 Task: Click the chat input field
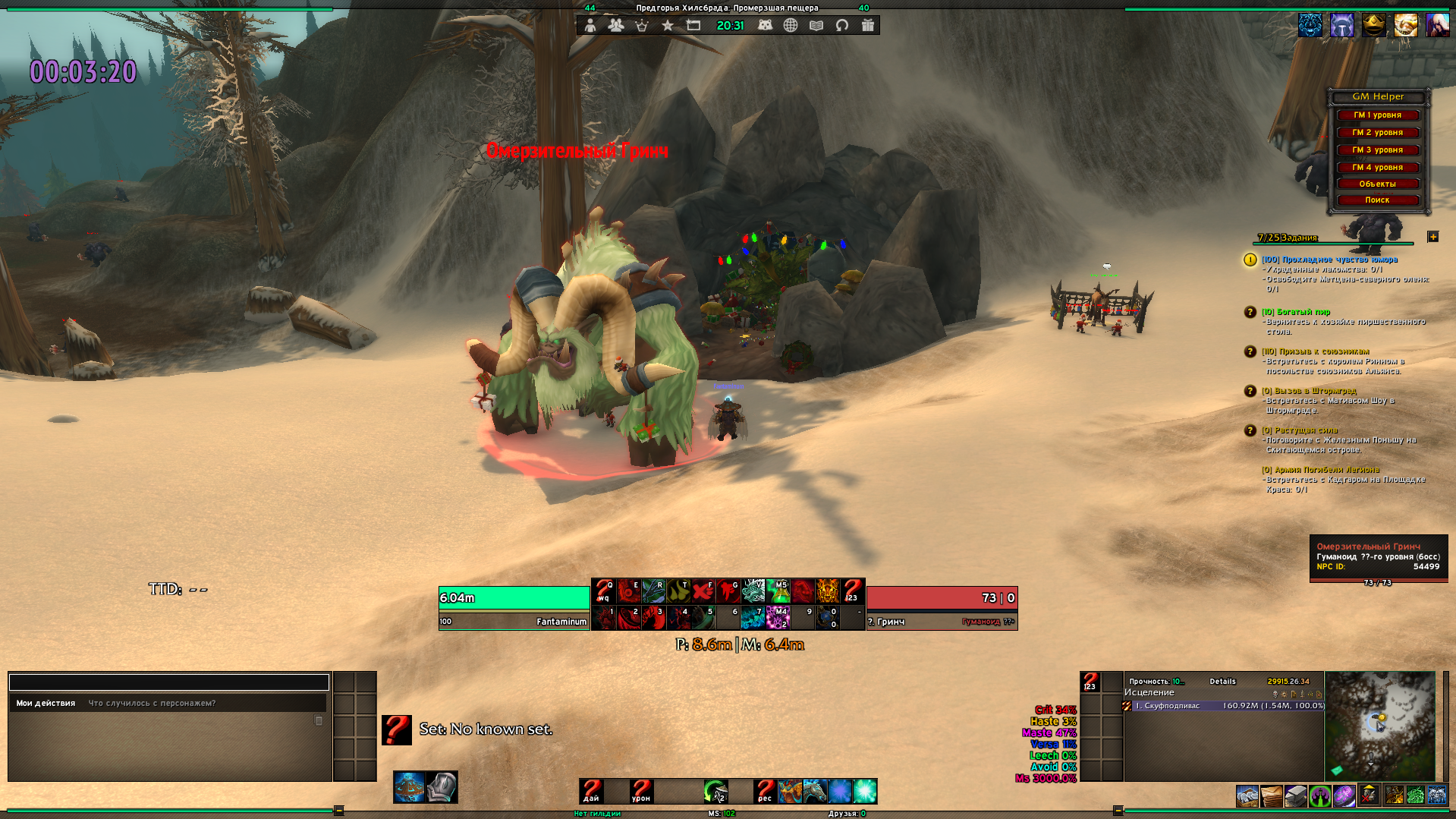pyautogui.click(x=168, y=682)
